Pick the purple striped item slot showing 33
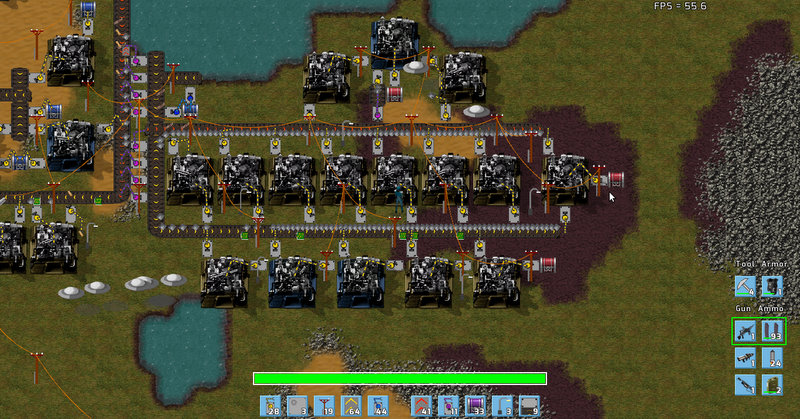Screen dimensions: 800x419 point(476,406)
